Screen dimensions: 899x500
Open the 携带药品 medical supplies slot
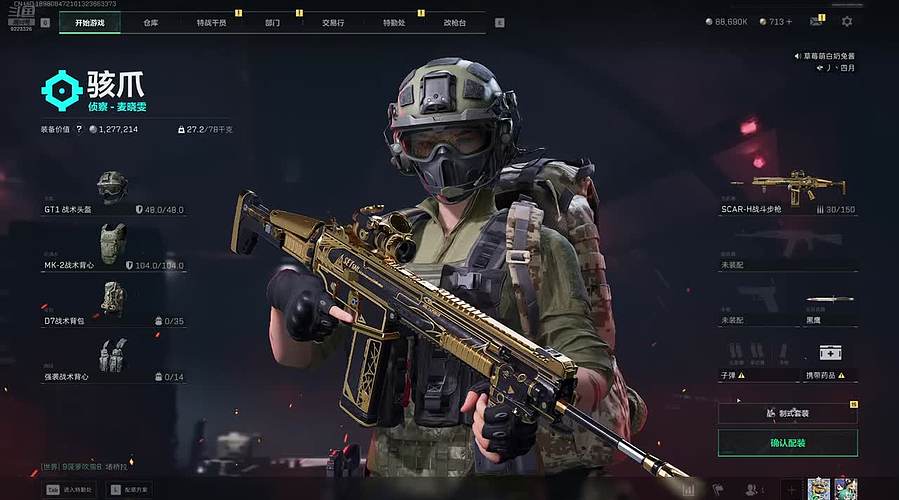(830, 358)
